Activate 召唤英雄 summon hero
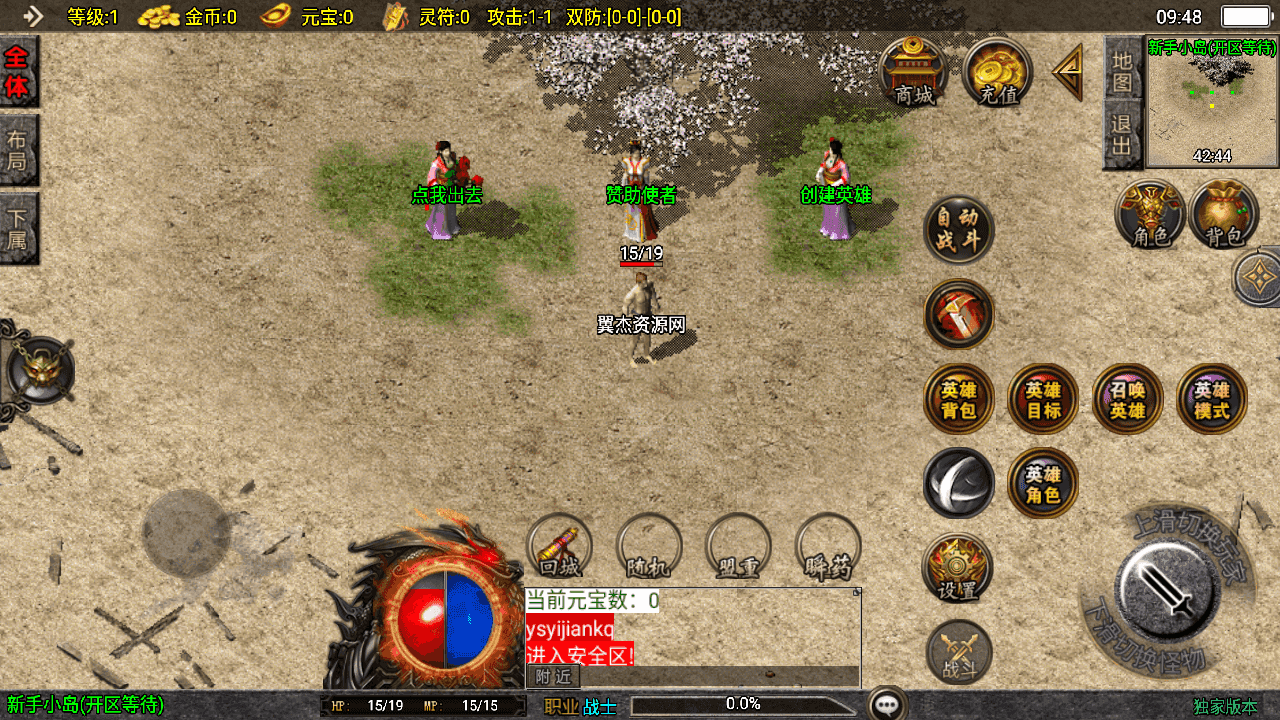This screenshot has width=1280, height=720. (x=1127, y=399)
